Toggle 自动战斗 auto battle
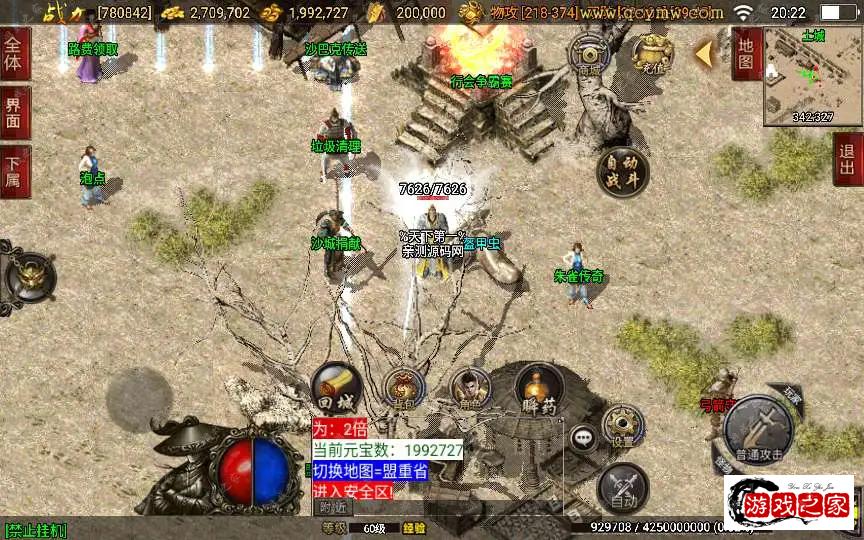 pos(622,173)
